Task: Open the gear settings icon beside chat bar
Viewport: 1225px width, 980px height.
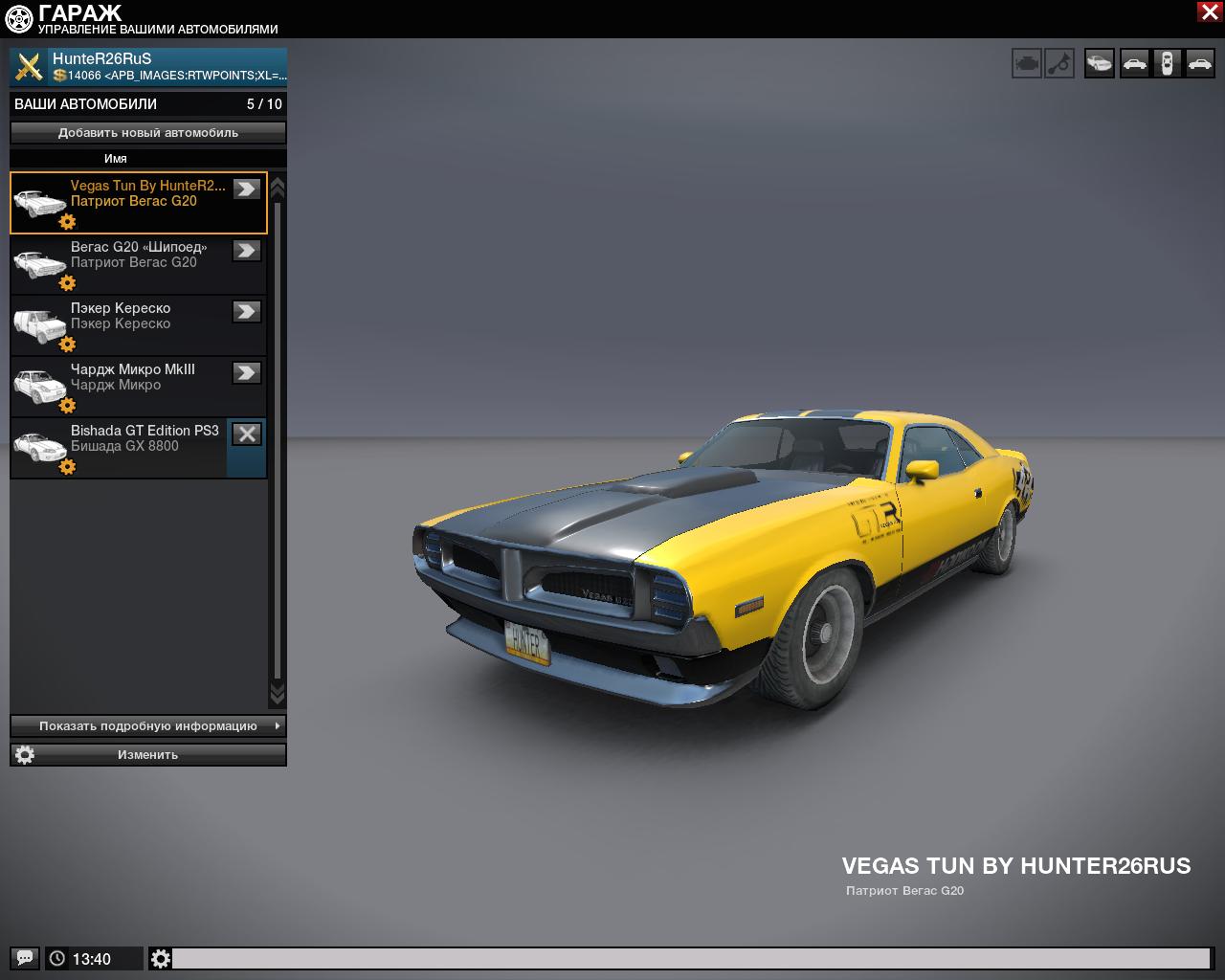Action: tap(161, 958)
